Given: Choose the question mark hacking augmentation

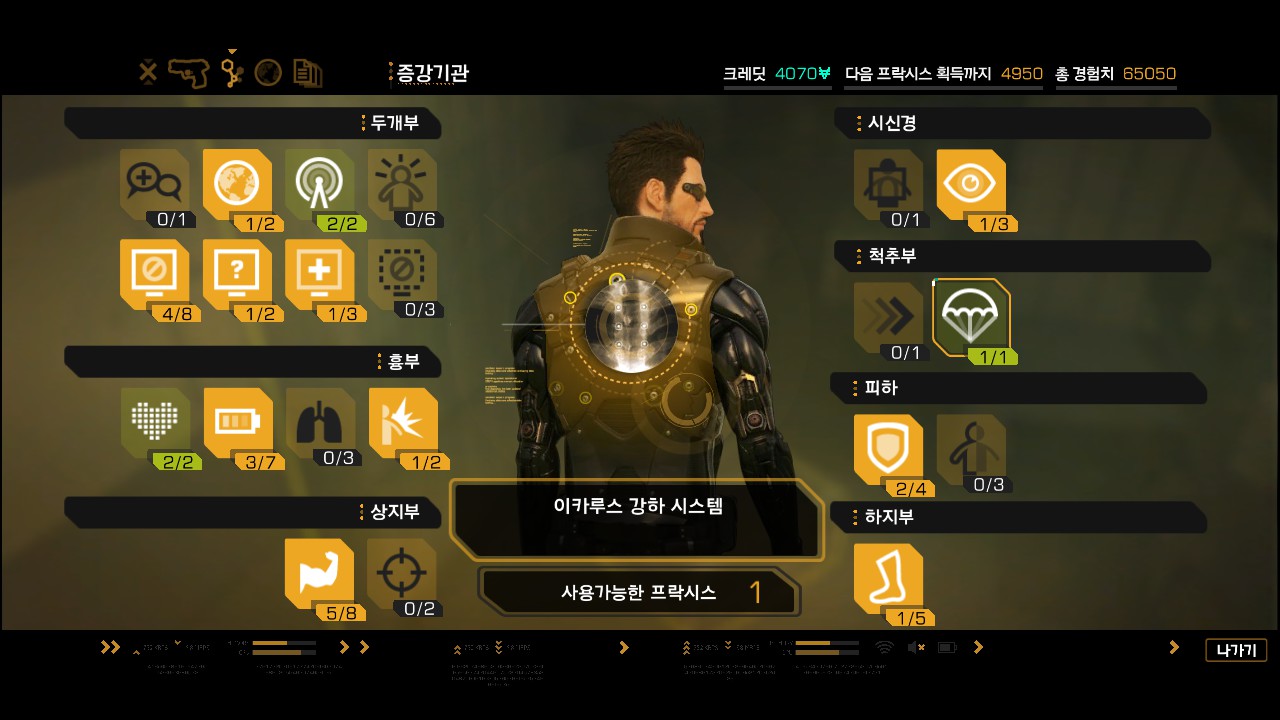Looking at the screenshot, I should (237, 274).
